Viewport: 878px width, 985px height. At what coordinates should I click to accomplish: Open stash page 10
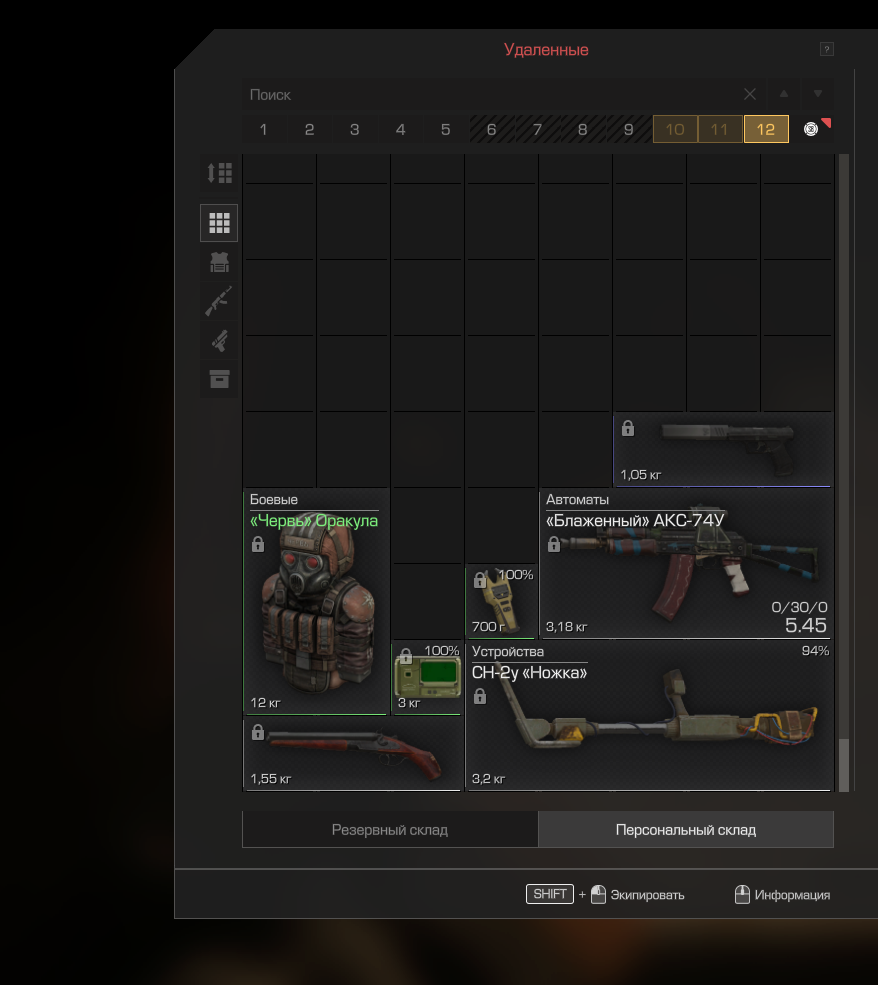coord(675,129)
